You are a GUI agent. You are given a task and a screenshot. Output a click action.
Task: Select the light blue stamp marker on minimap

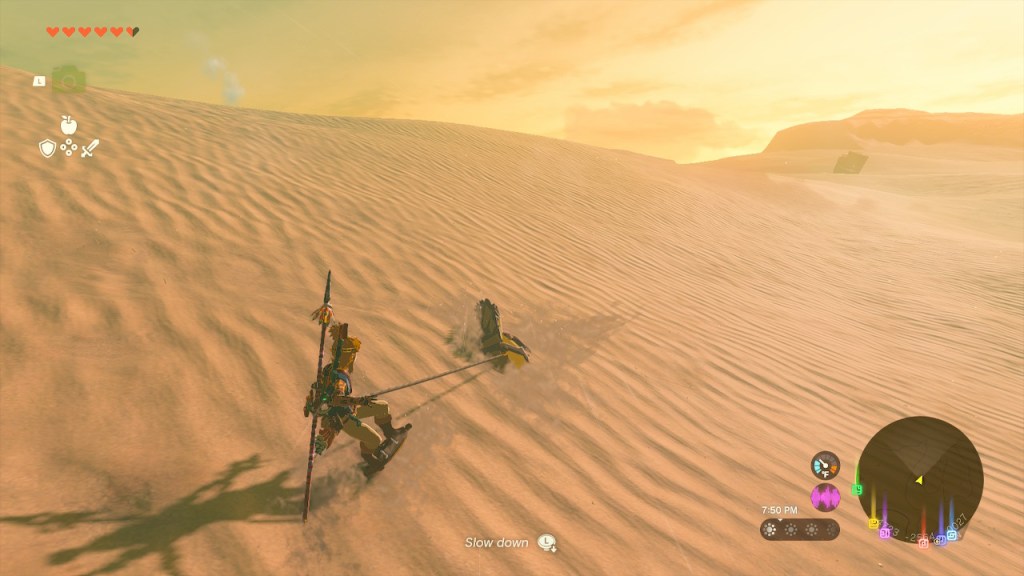(x=951, y=535)
